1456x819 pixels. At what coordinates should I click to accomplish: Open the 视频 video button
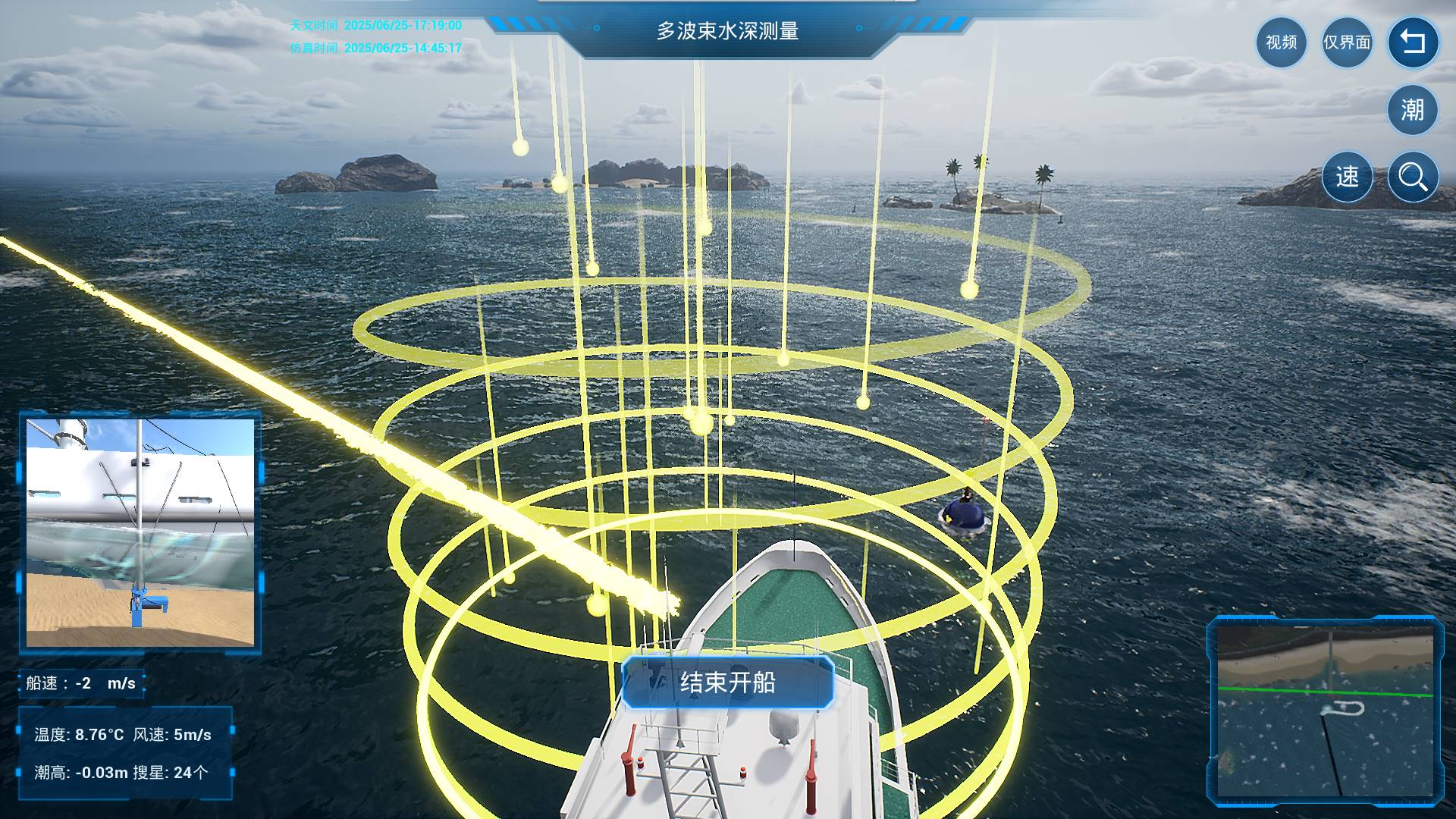[x=1281, y=42]
